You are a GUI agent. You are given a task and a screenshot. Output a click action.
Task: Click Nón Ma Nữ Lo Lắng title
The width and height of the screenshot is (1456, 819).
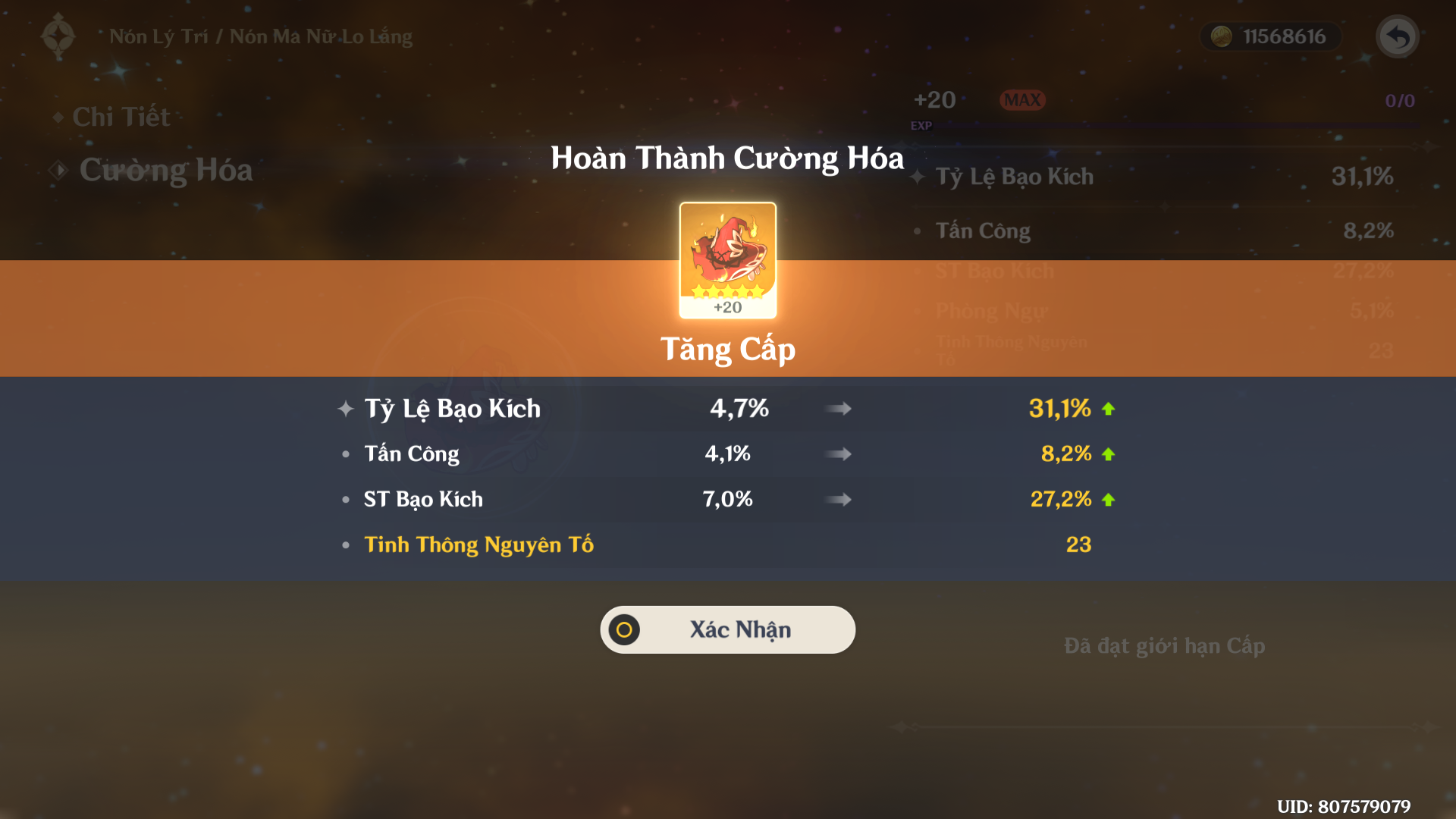pyautogui.click(x=322, y=36)
